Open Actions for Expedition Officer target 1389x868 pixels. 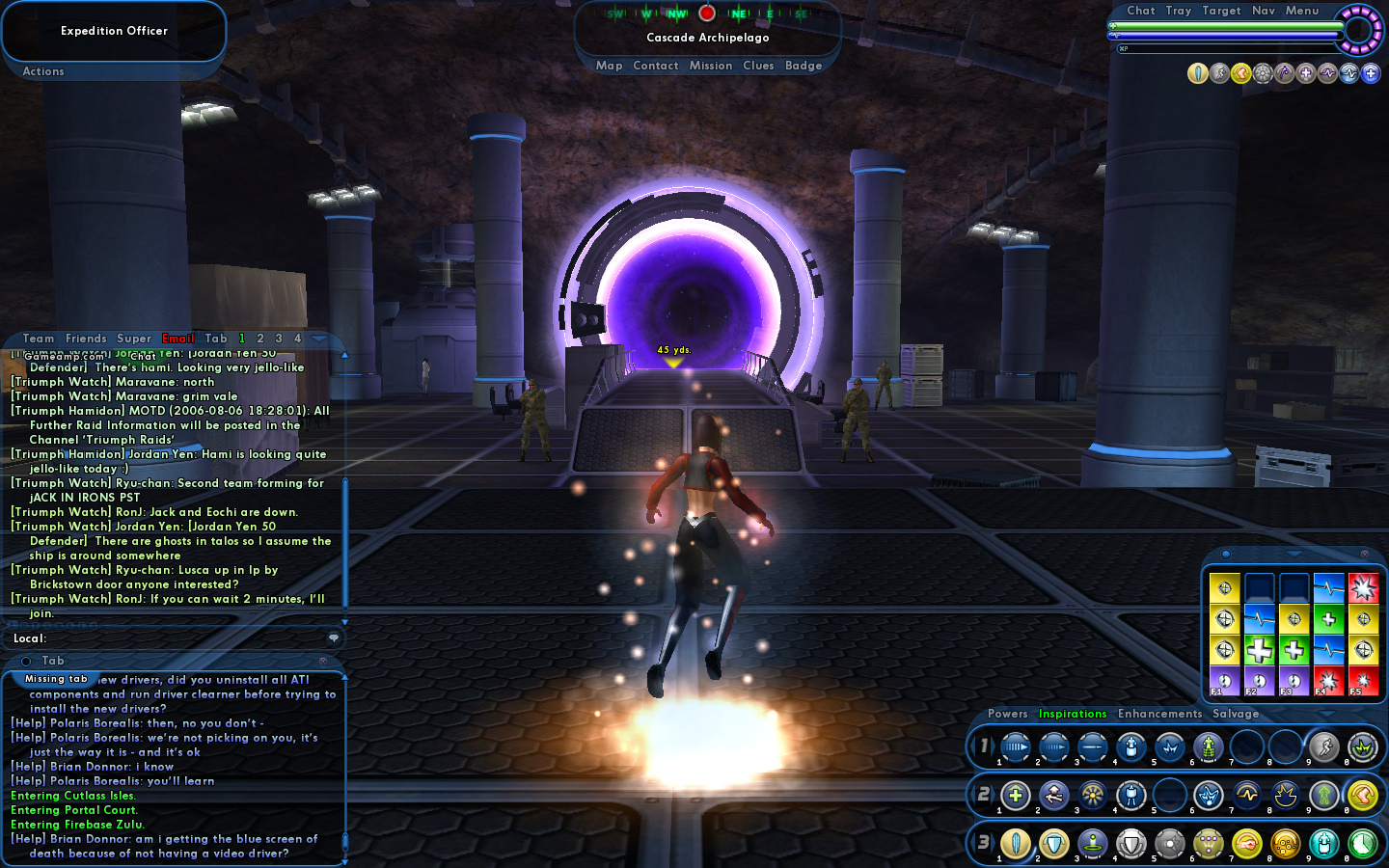(x=43, y=71)
